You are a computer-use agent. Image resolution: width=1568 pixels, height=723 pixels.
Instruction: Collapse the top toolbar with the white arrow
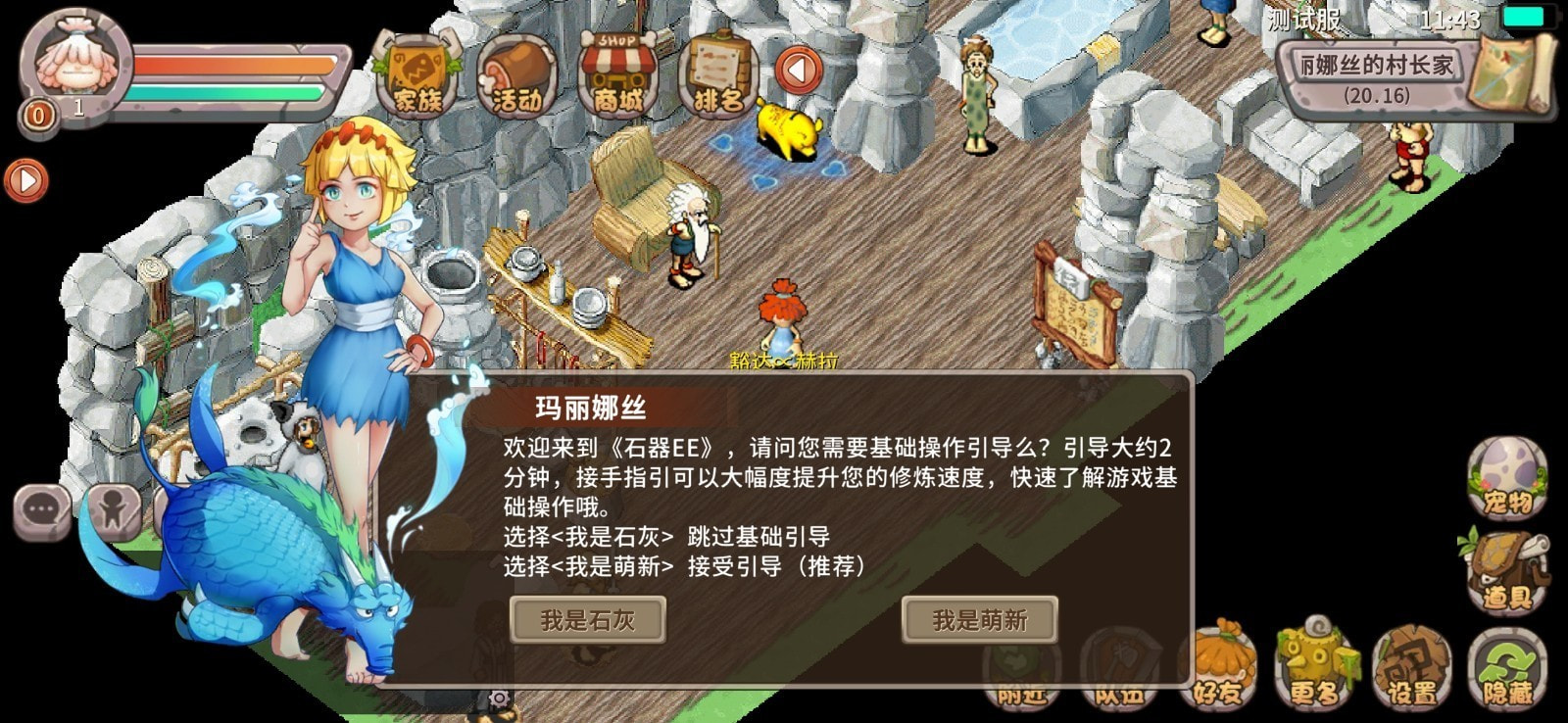tap(798, 71)
